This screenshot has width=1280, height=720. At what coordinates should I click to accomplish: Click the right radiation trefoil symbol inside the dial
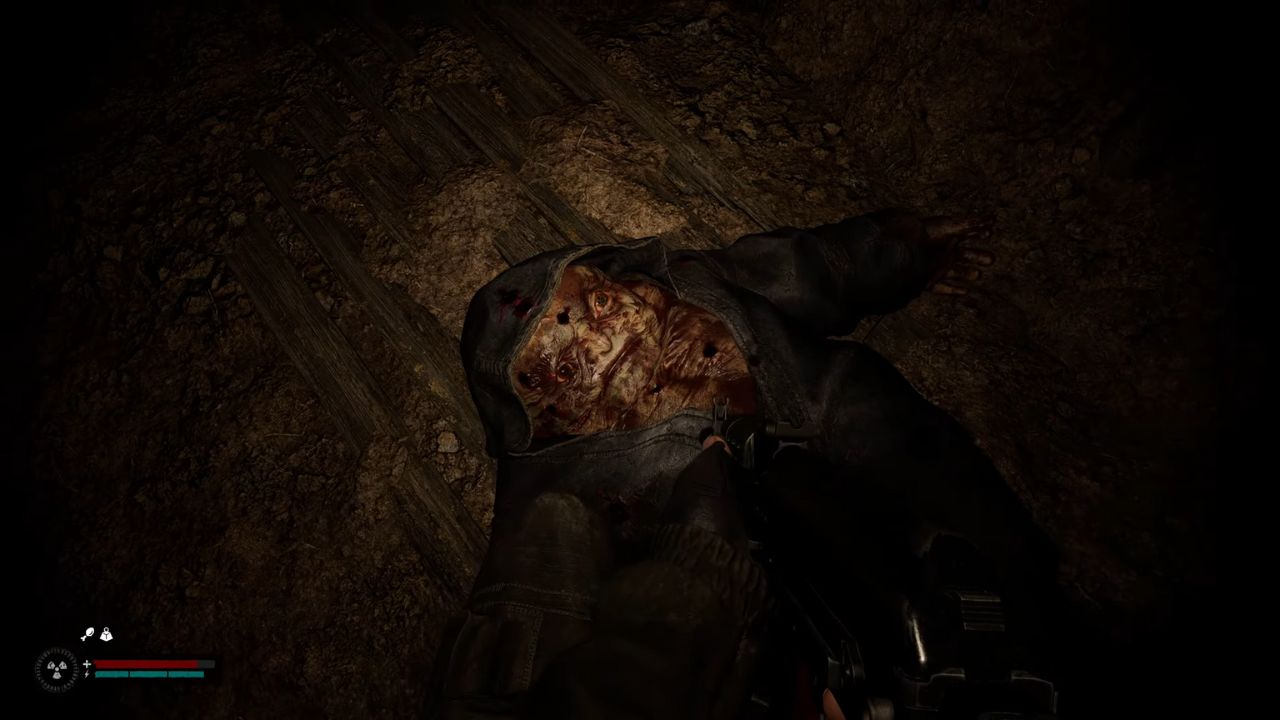coord(63,664)
